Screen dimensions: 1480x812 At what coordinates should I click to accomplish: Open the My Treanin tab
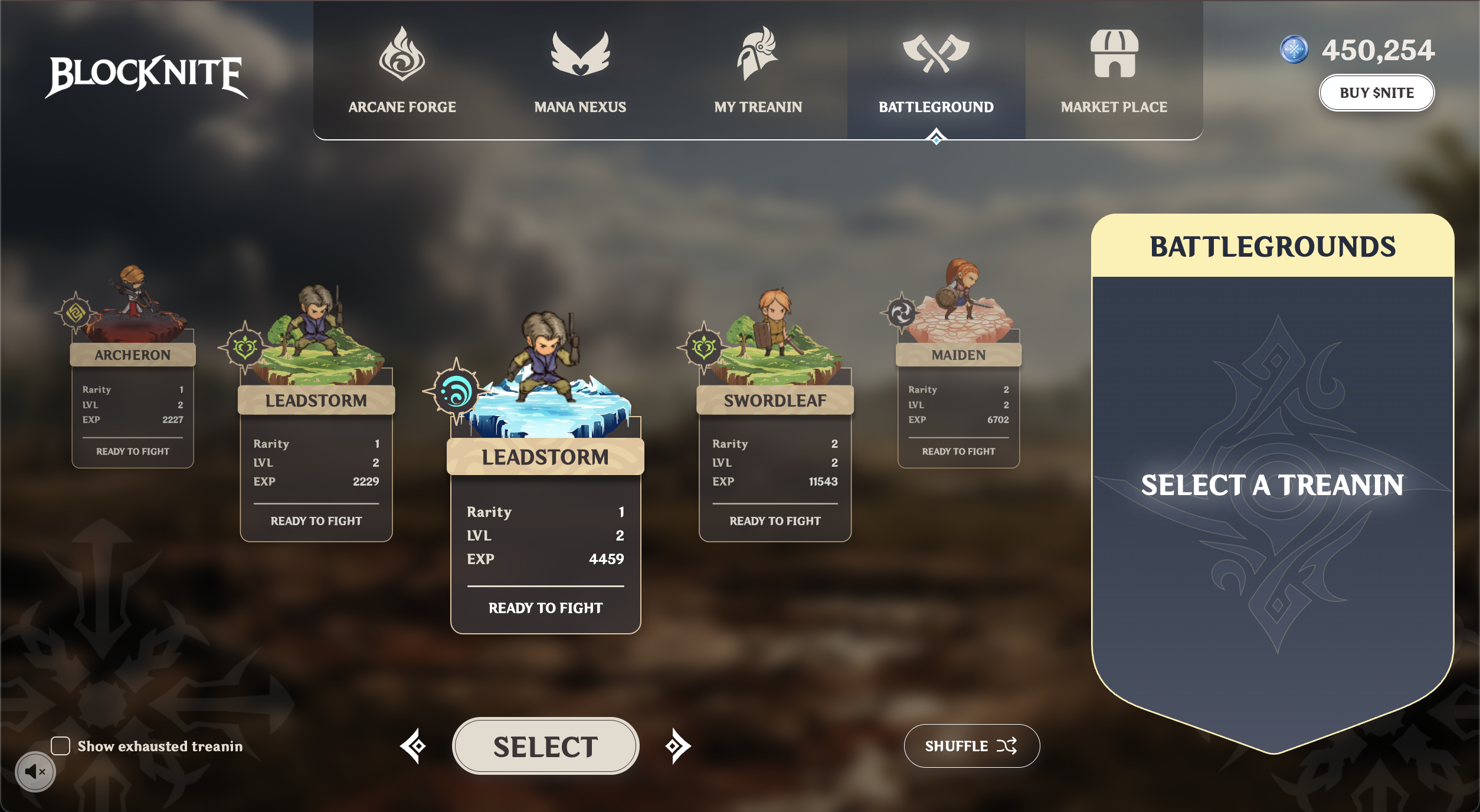[758, 107]
